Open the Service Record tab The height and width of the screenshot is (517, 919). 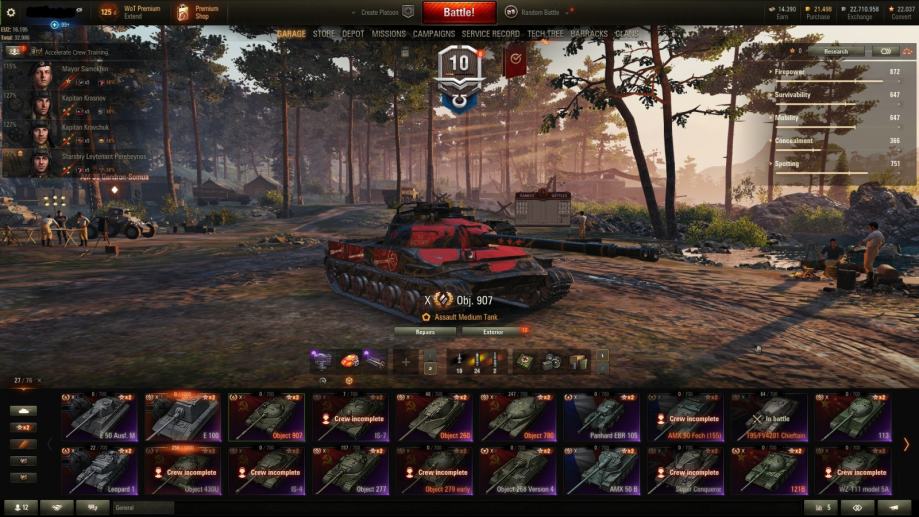490,34
